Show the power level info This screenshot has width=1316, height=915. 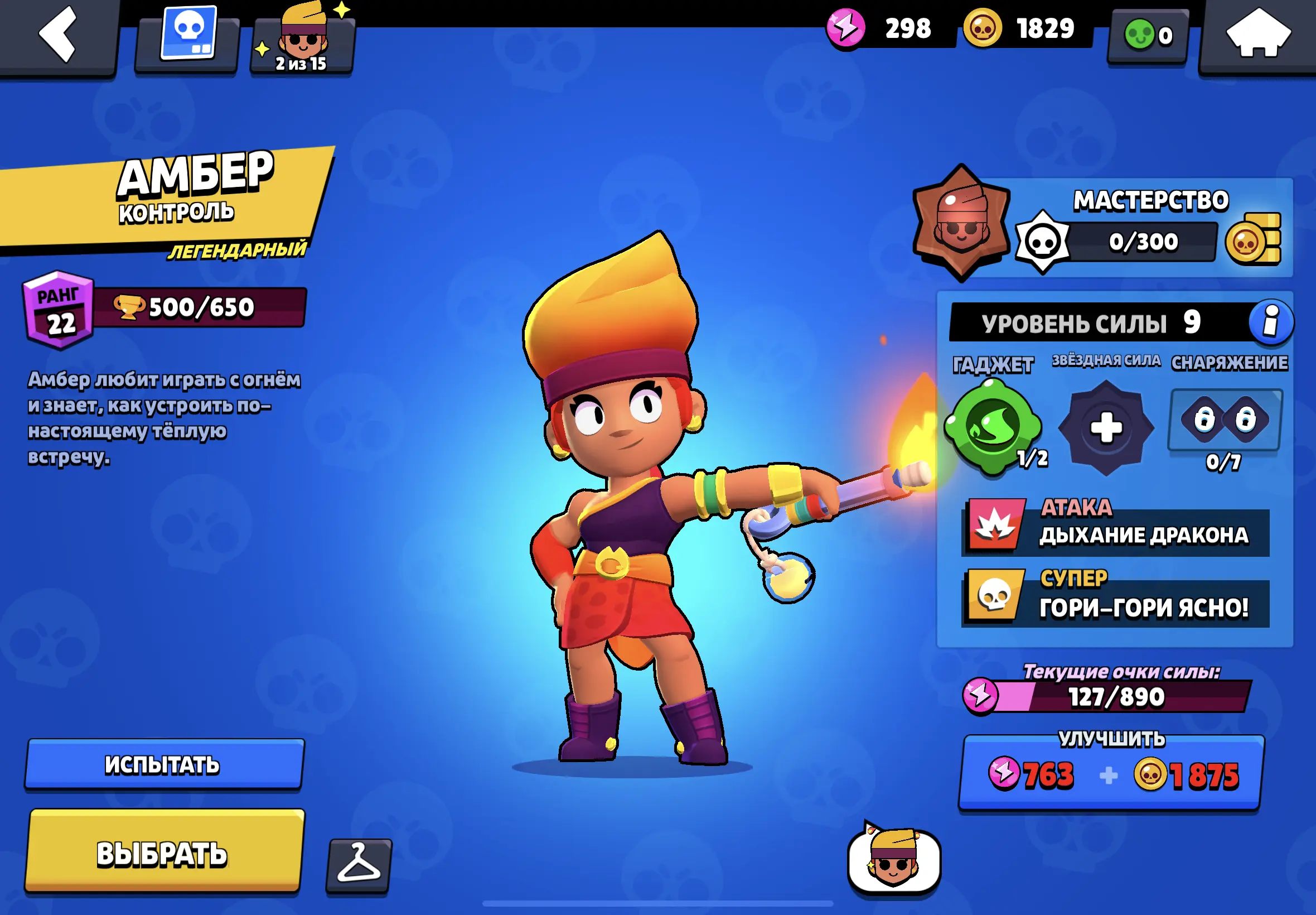[x=1271, y=321]
